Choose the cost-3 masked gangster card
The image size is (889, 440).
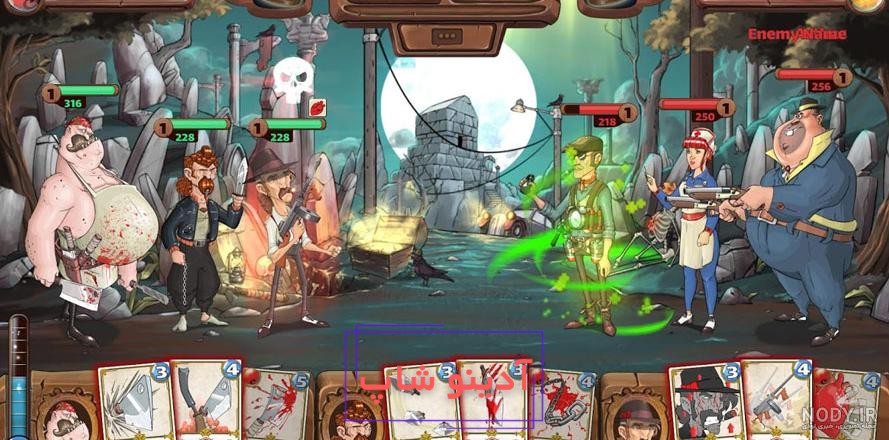click(x=705, y=403)
